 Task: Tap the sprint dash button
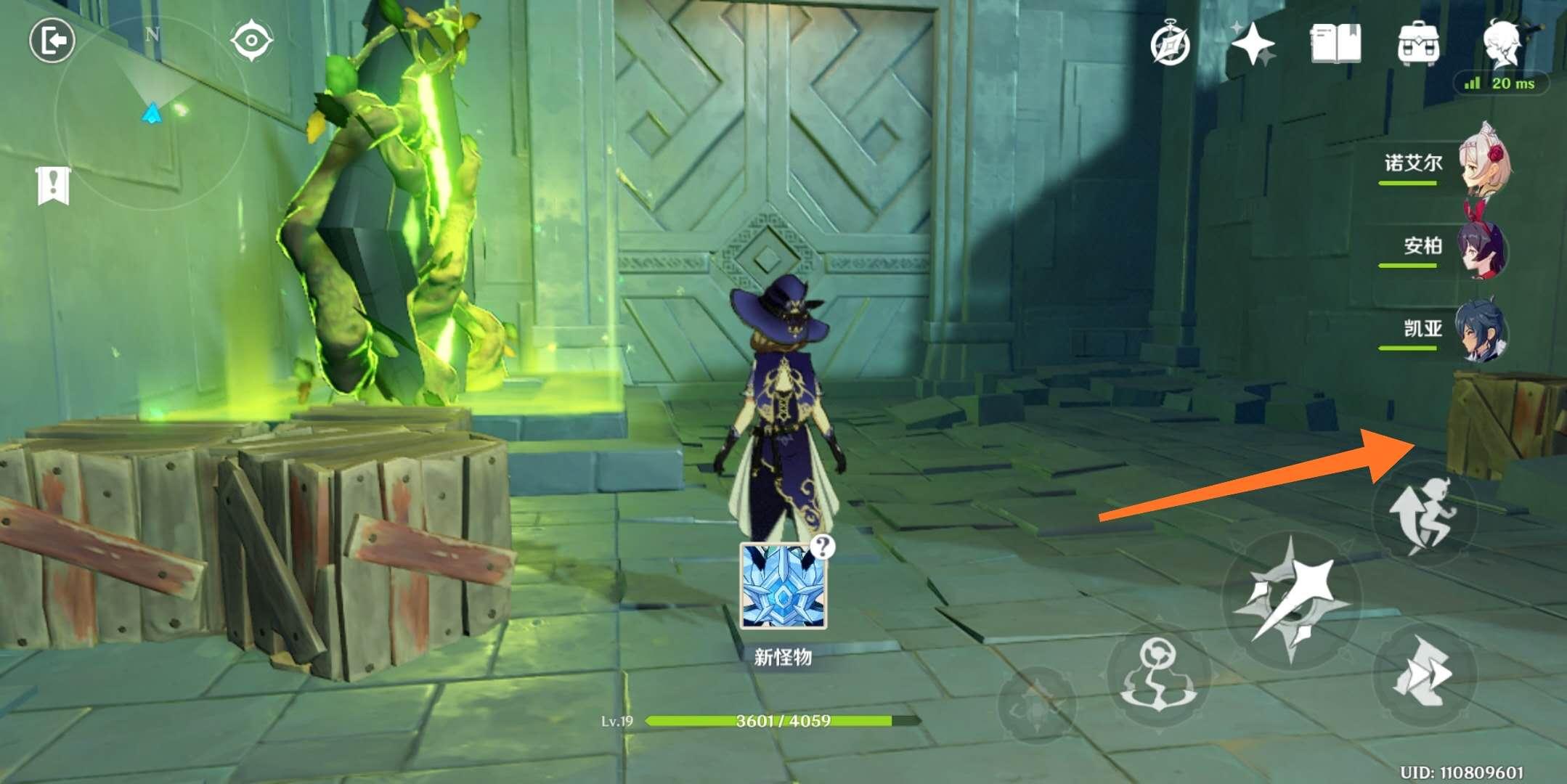coord(1424,672)
